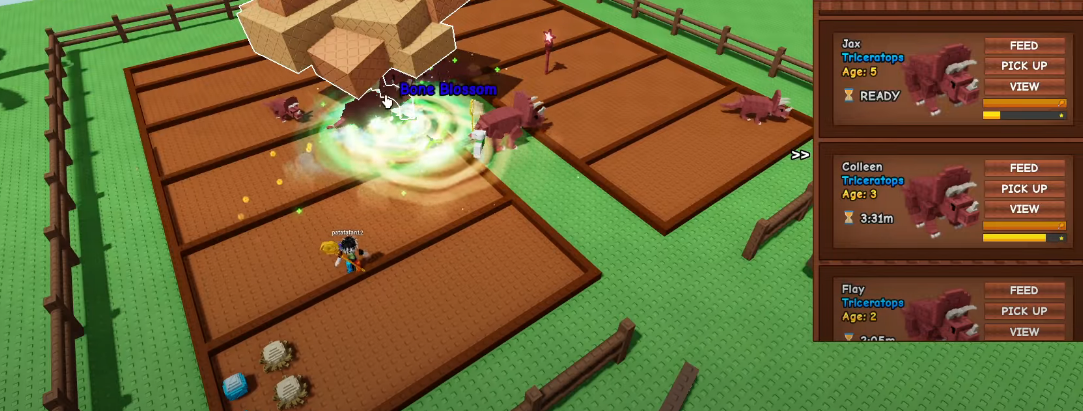Screen dimensions: 1083x411
Task: View Flay's dinosaur details
Action: [1024, 332]
